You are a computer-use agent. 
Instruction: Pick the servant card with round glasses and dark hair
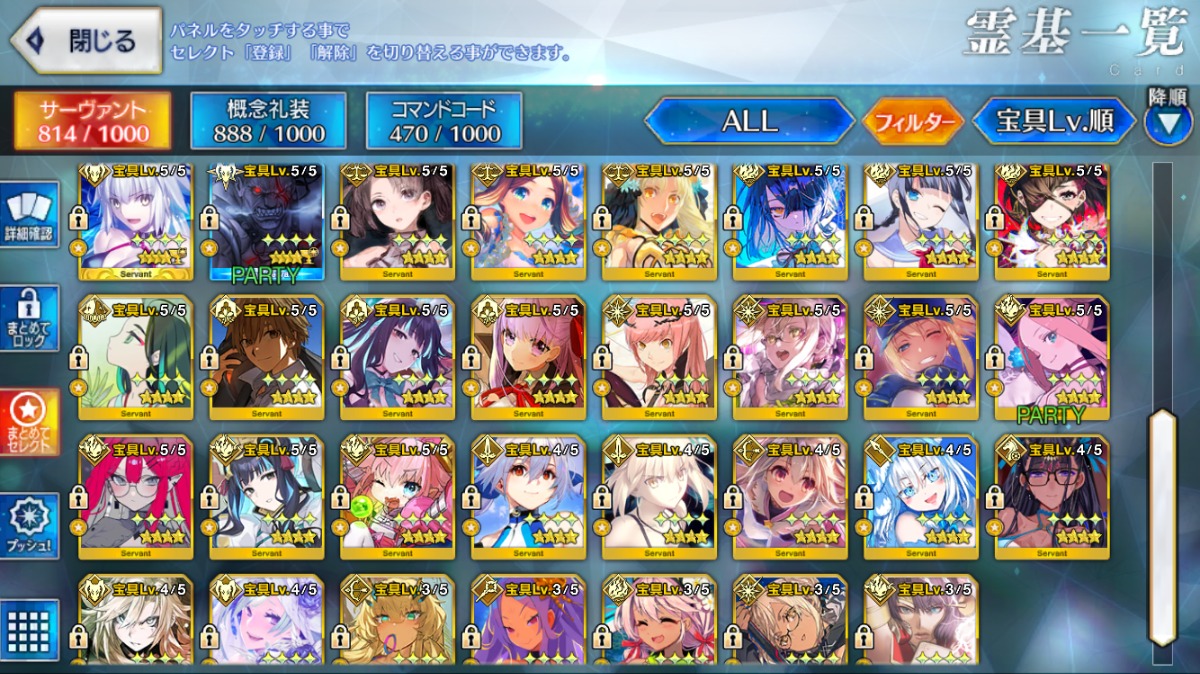point(1051,497)
